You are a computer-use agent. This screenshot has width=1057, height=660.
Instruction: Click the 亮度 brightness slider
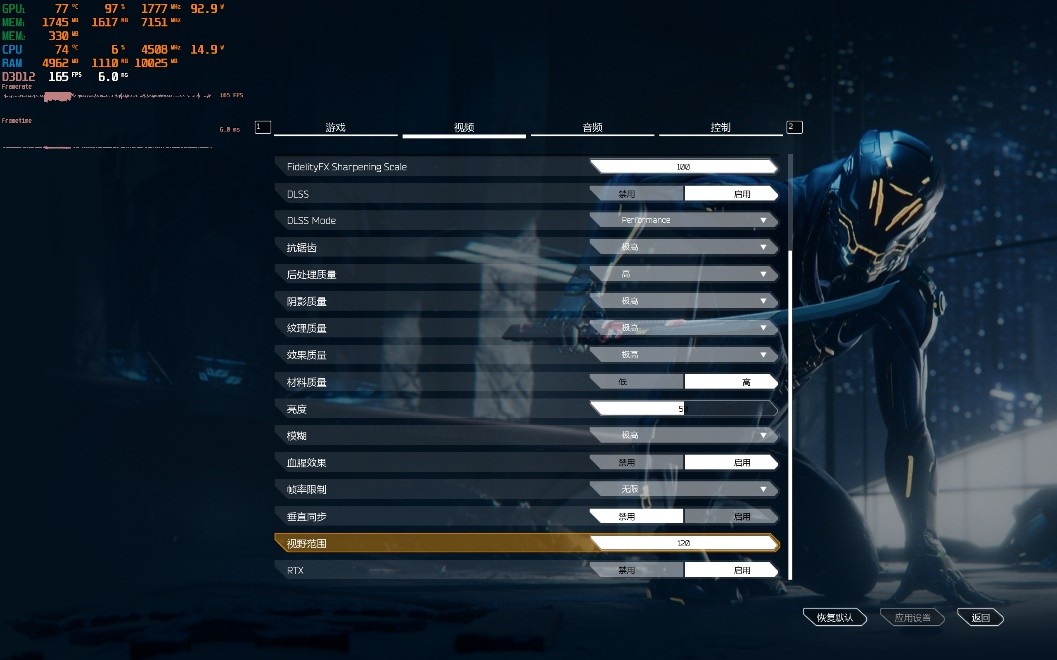(683, 408)
